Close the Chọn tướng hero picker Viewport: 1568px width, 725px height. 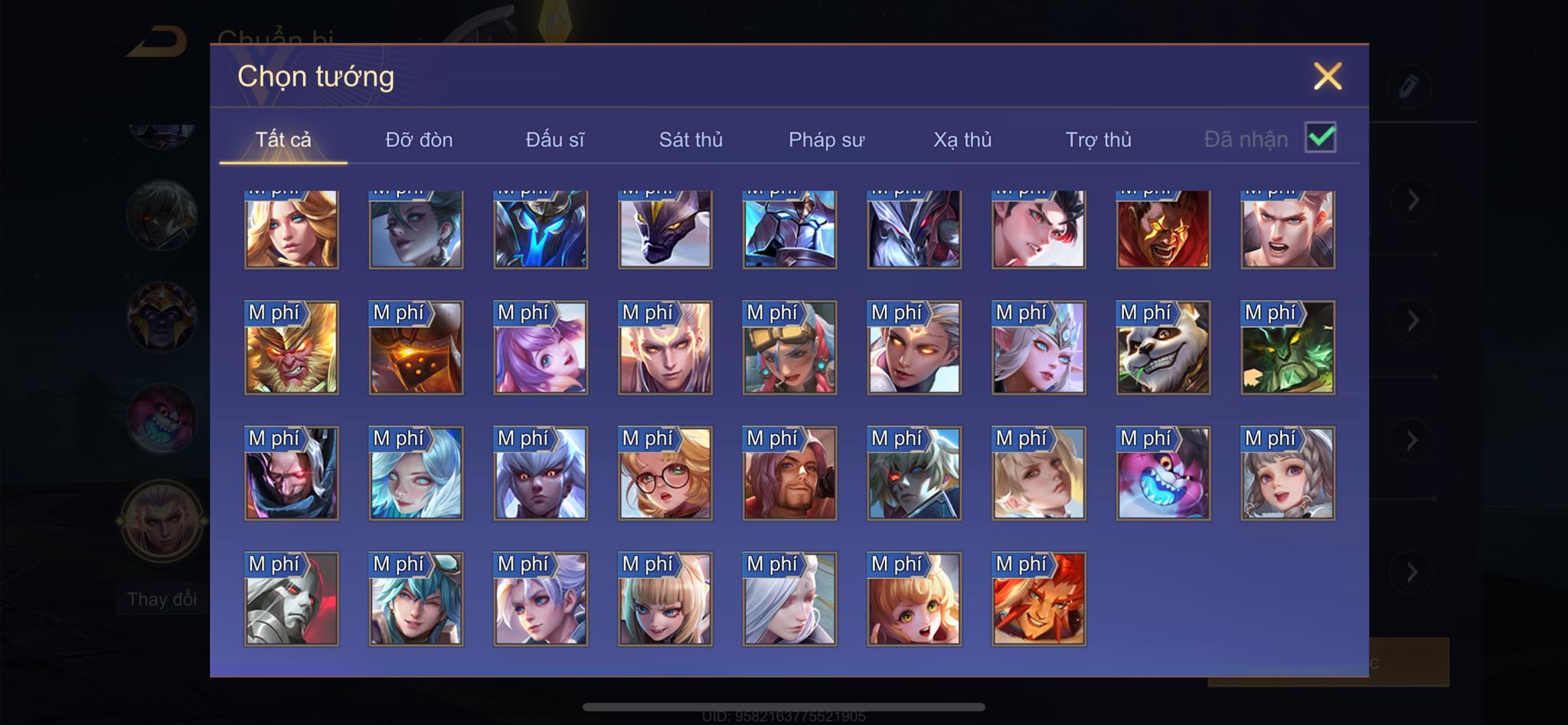[1327, 77]
